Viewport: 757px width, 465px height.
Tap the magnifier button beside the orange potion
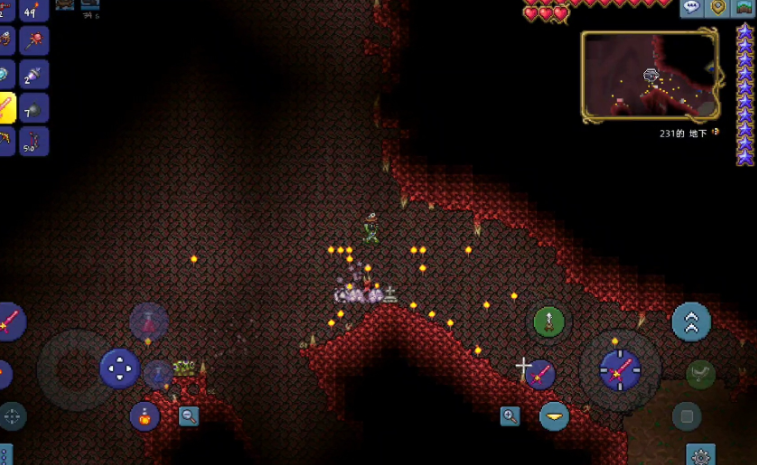pos(188,416)
